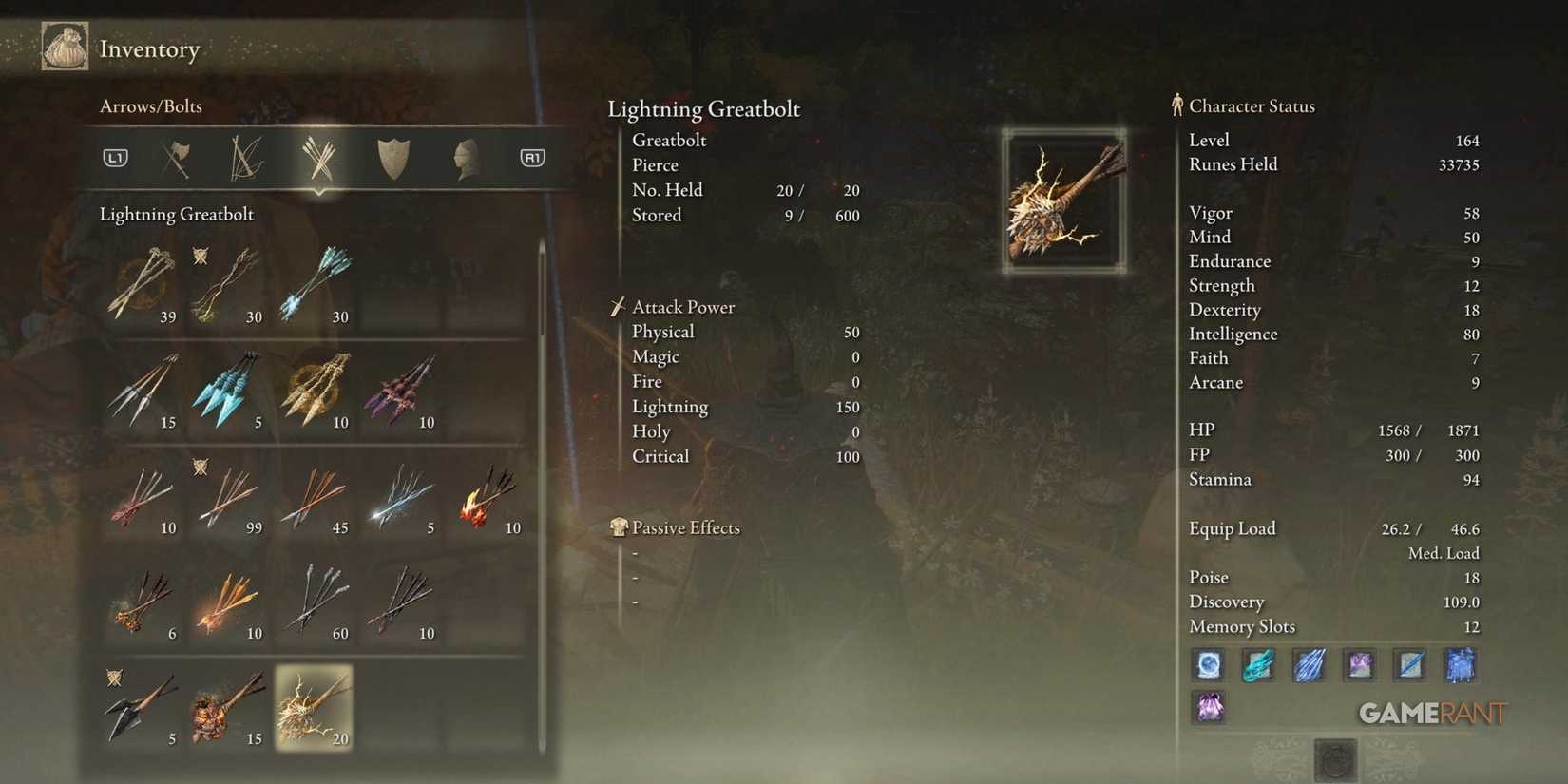Click the L1 shoulder button prompt

click(114, 158)
